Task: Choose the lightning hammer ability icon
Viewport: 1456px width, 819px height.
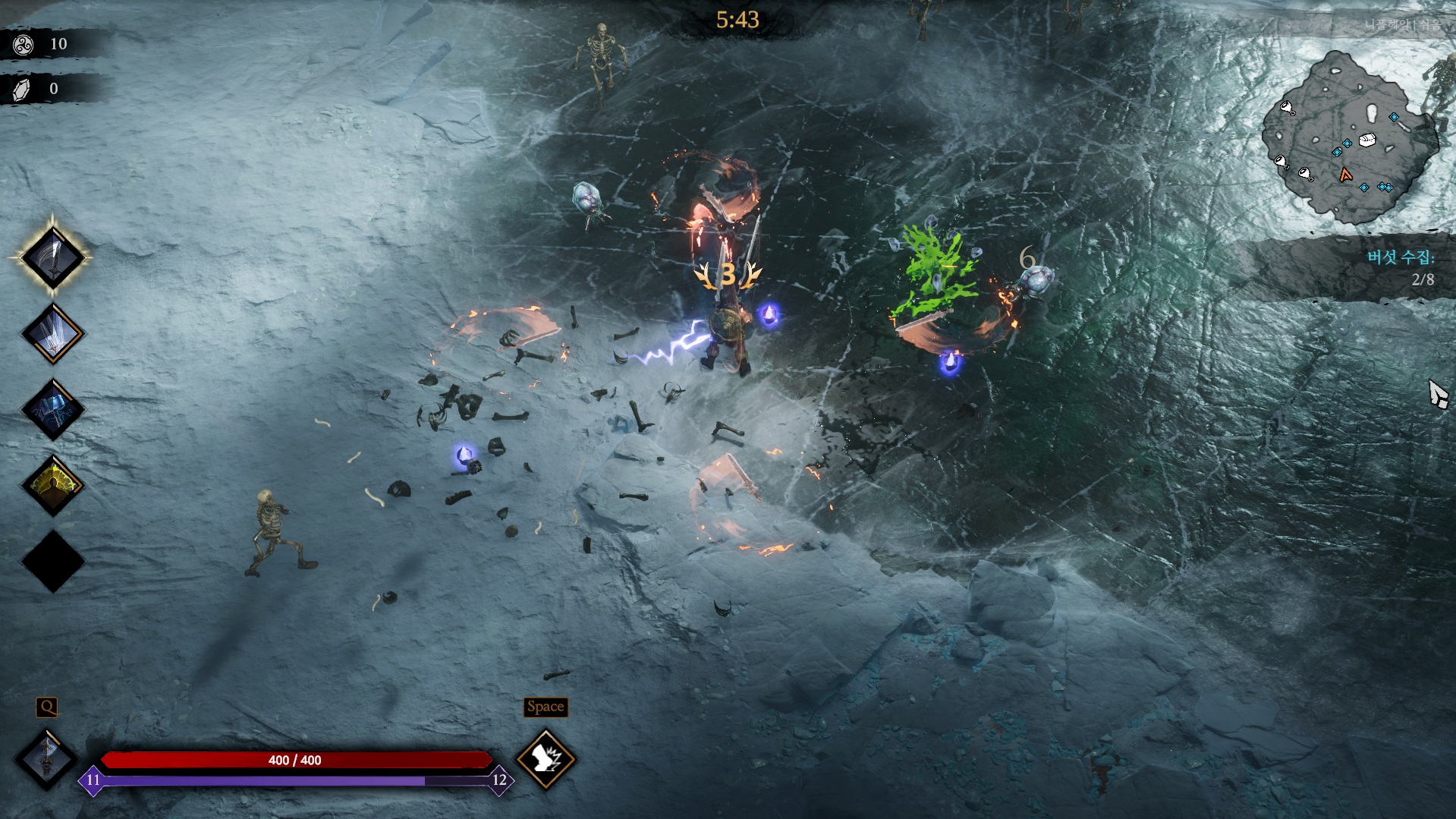Action: pos(52,409)
